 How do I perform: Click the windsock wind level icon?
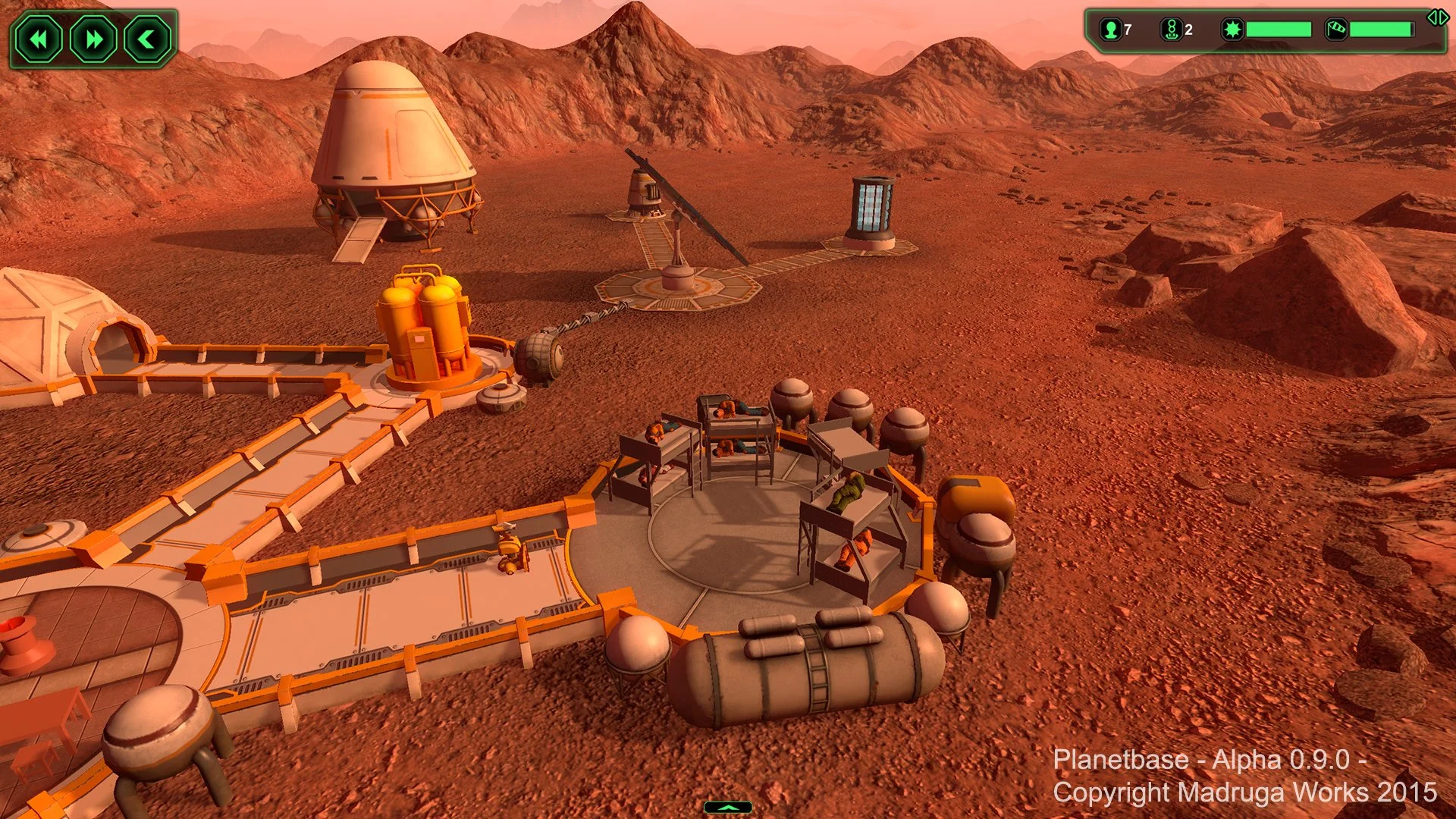tap(1335, 30)
